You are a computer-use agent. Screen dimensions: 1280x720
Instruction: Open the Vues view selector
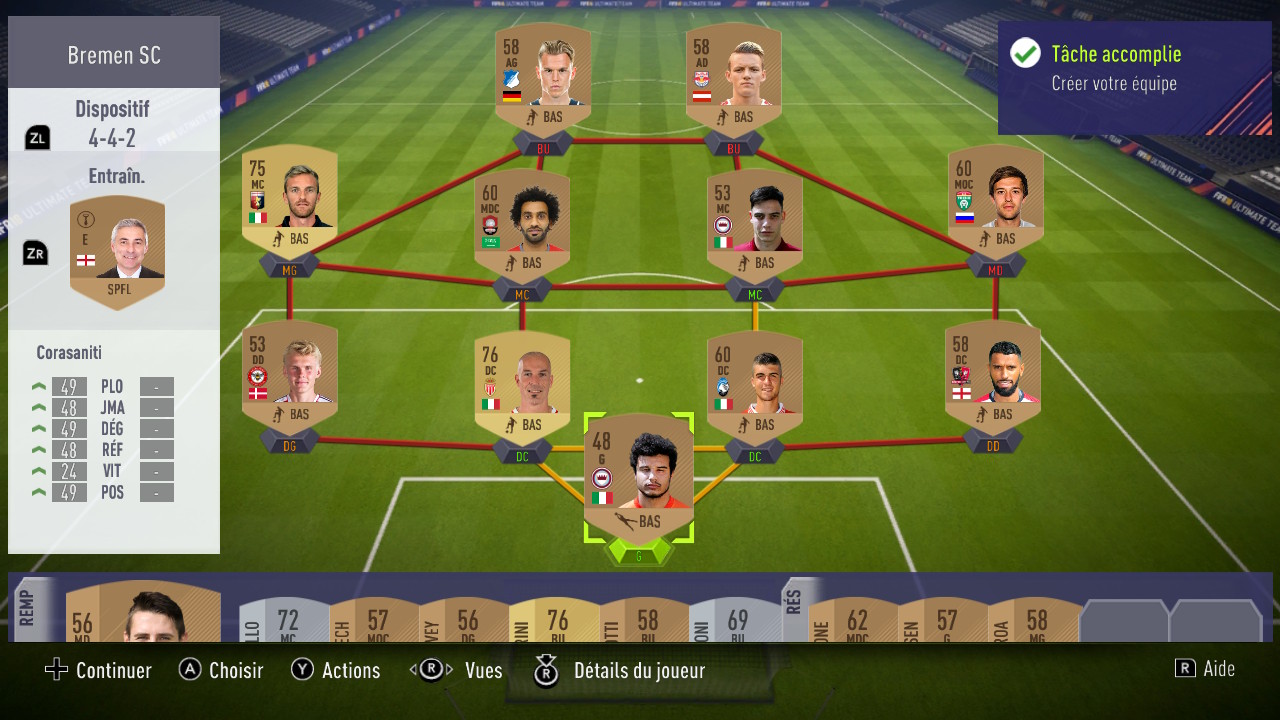coord(432,671)
